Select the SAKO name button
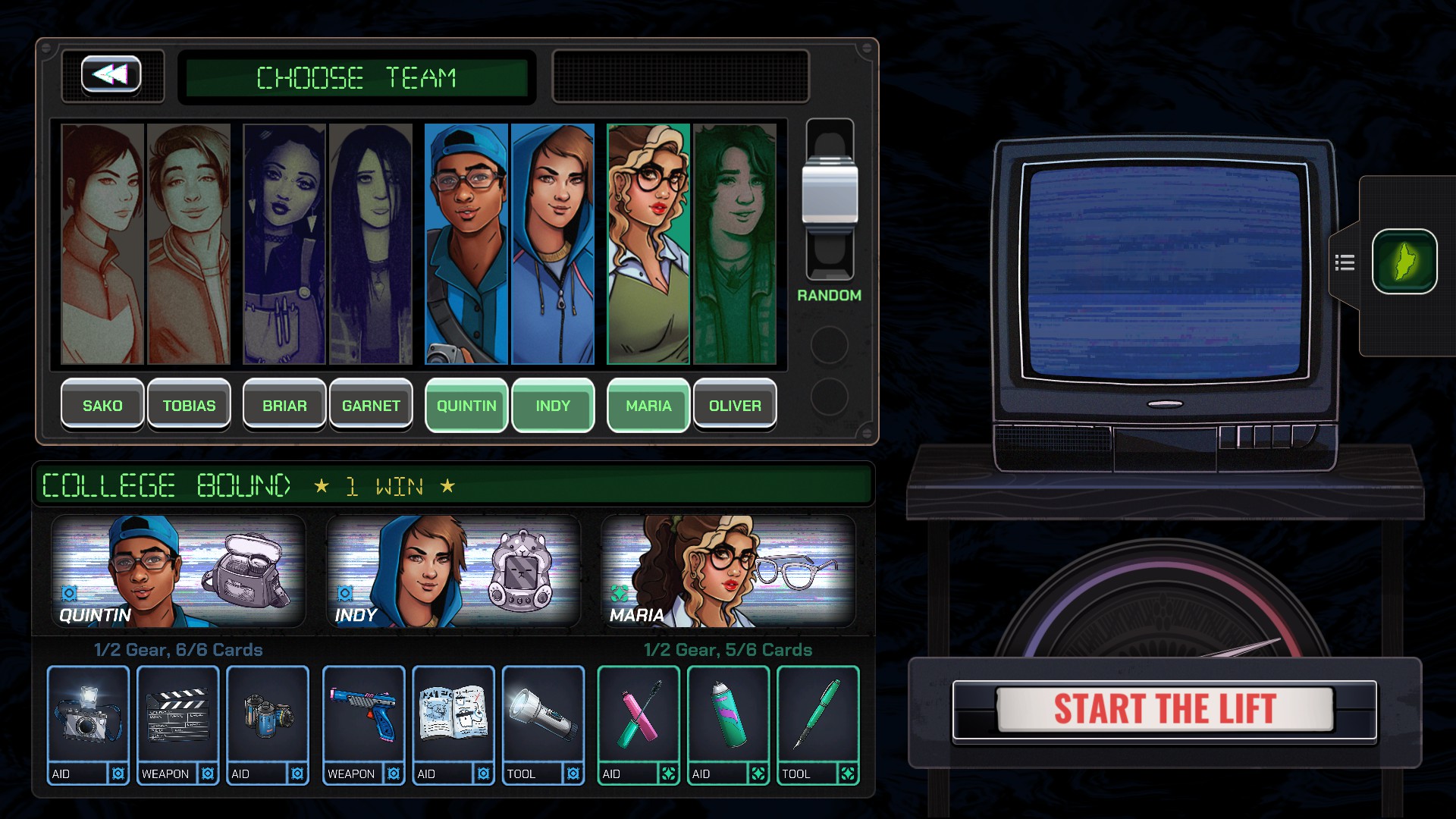 coord(102,406)
